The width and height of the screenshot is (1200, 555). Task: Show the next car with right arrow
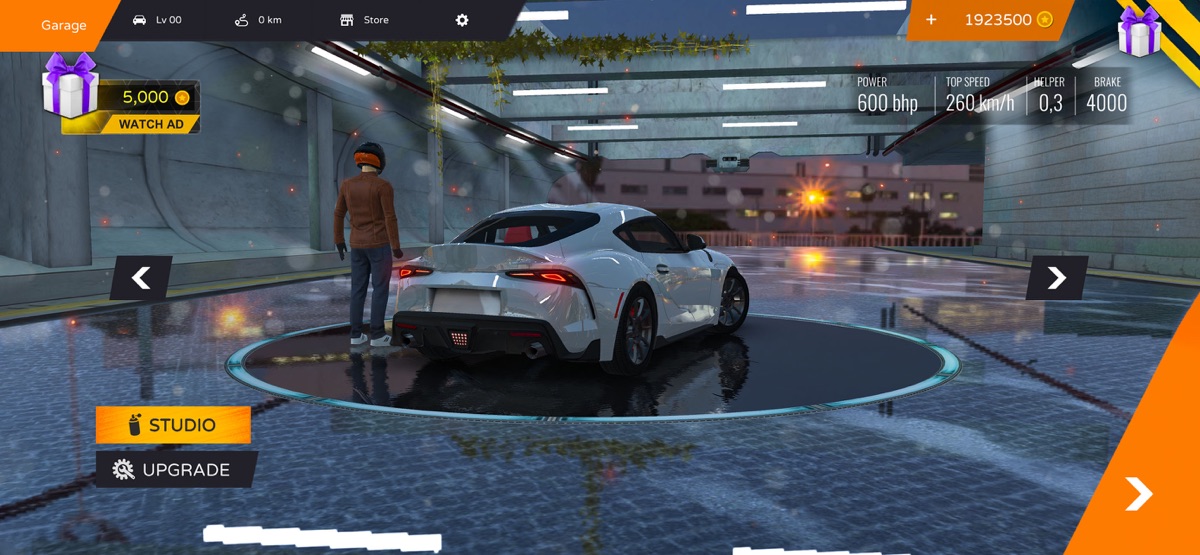pos(1056,278)
